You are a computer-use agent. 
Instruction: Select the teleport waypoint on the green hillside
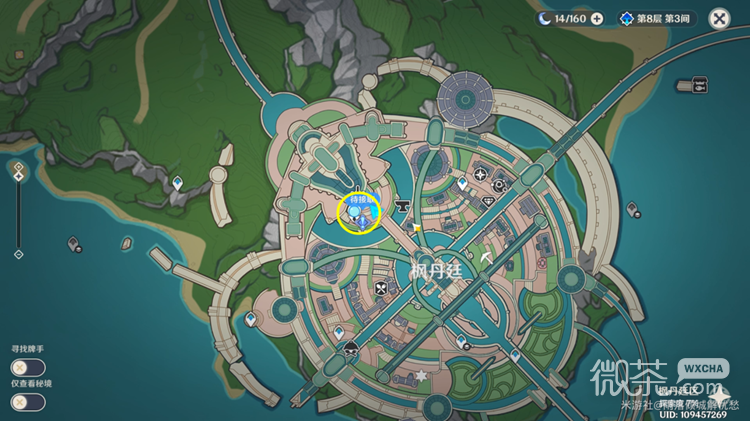[178, 182]
